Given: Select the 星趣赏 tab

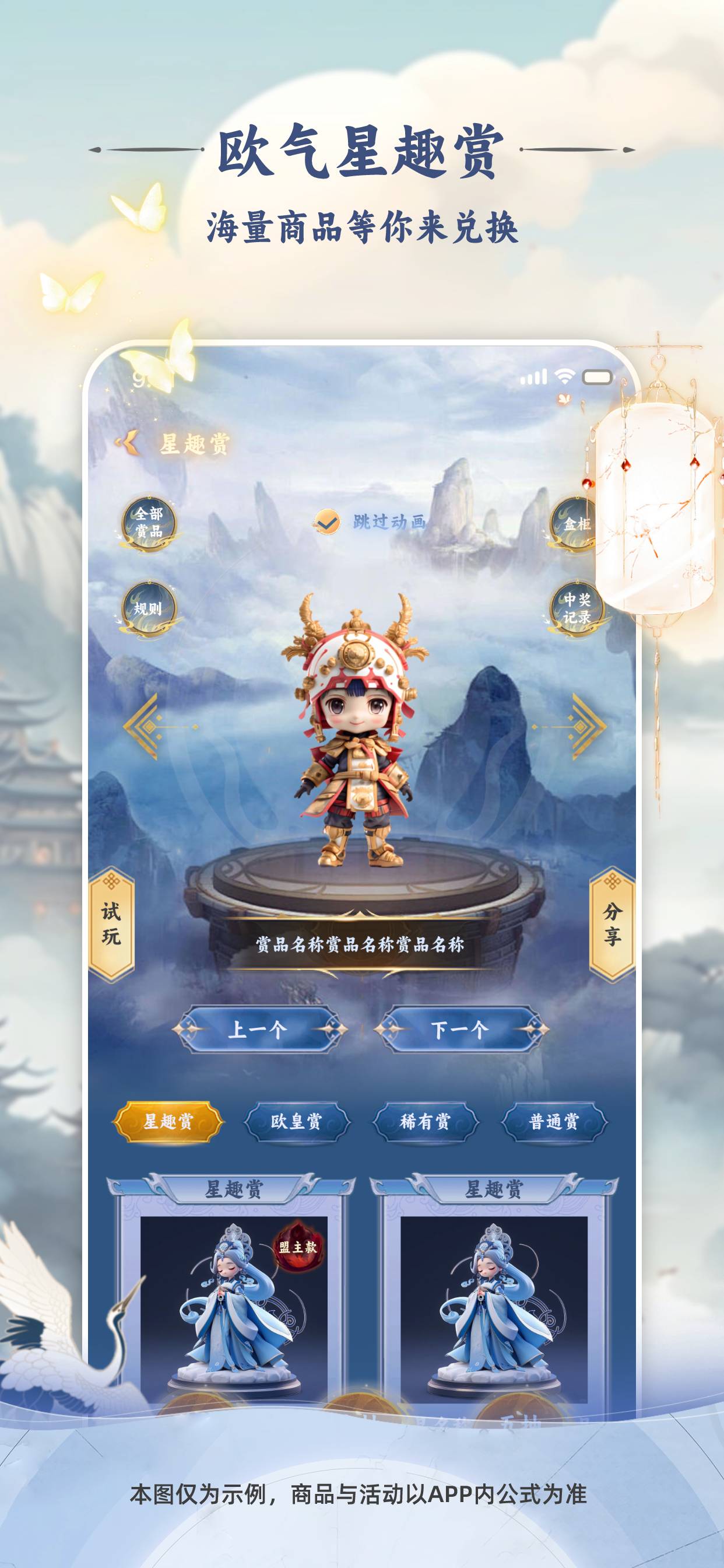Looking at the screenshot, I should coord(168,1121).
